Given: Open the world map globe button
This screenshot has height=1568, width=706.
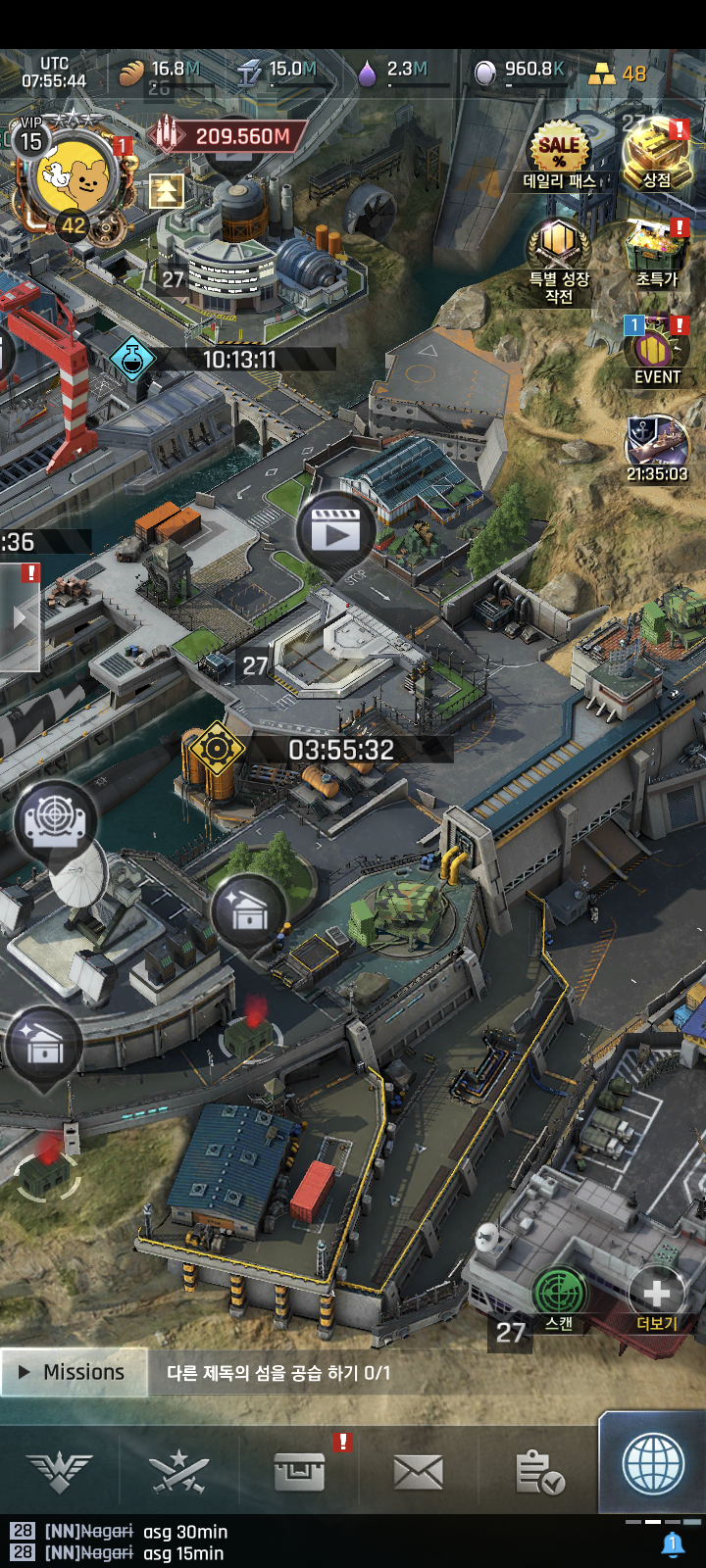Looking at the screenshot, I should [653, 1464].
